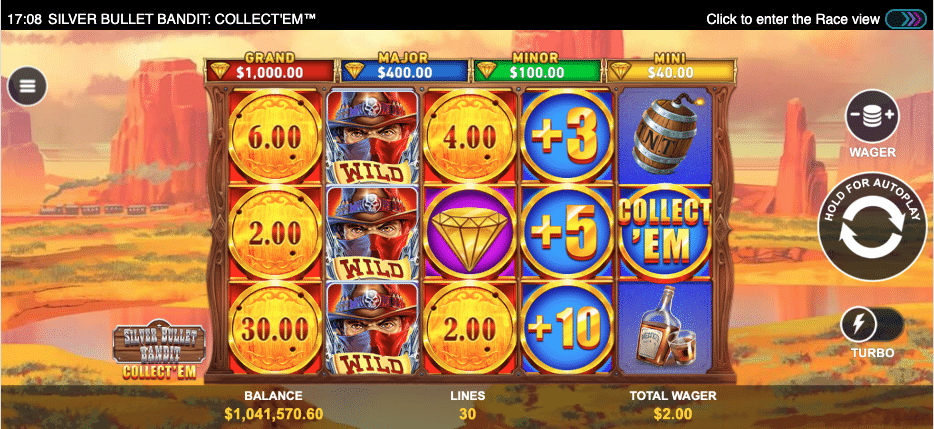
Task: Open the hamburger menu
Action: coord(27,85)
